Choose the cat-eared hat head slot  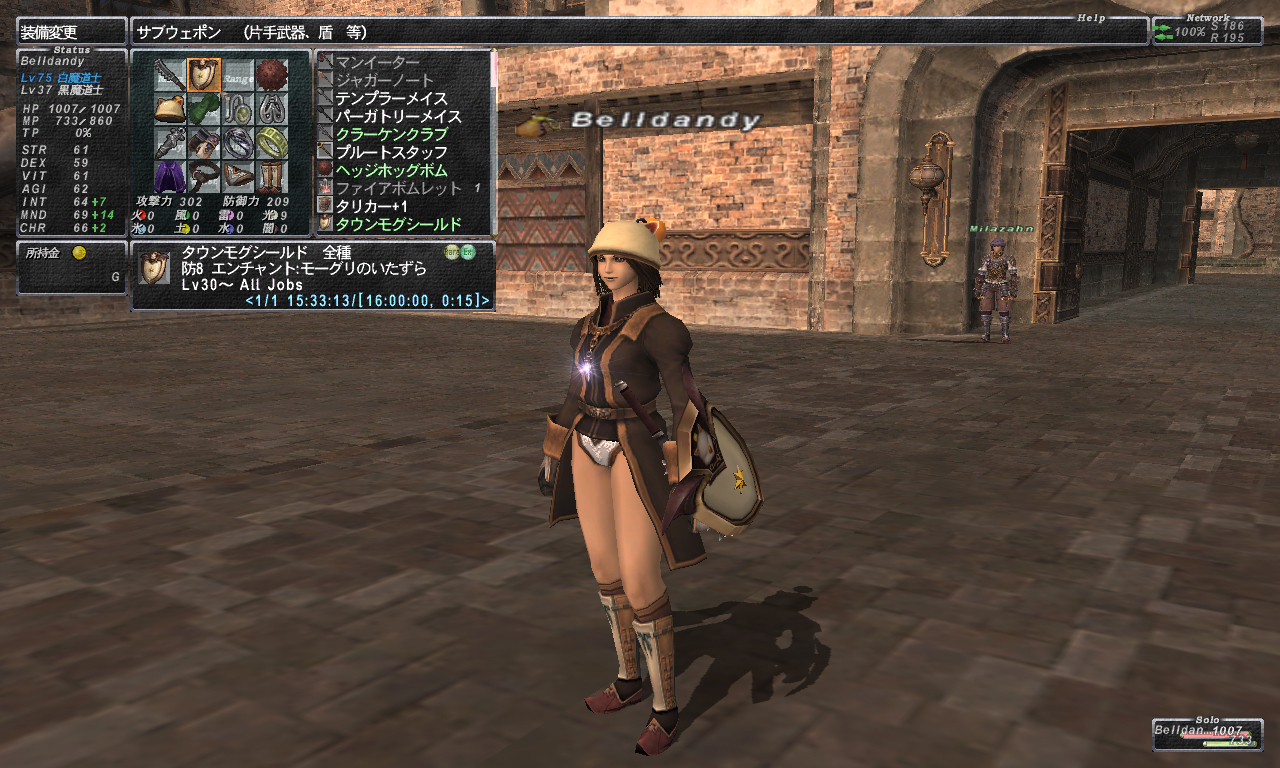(169, 109)
